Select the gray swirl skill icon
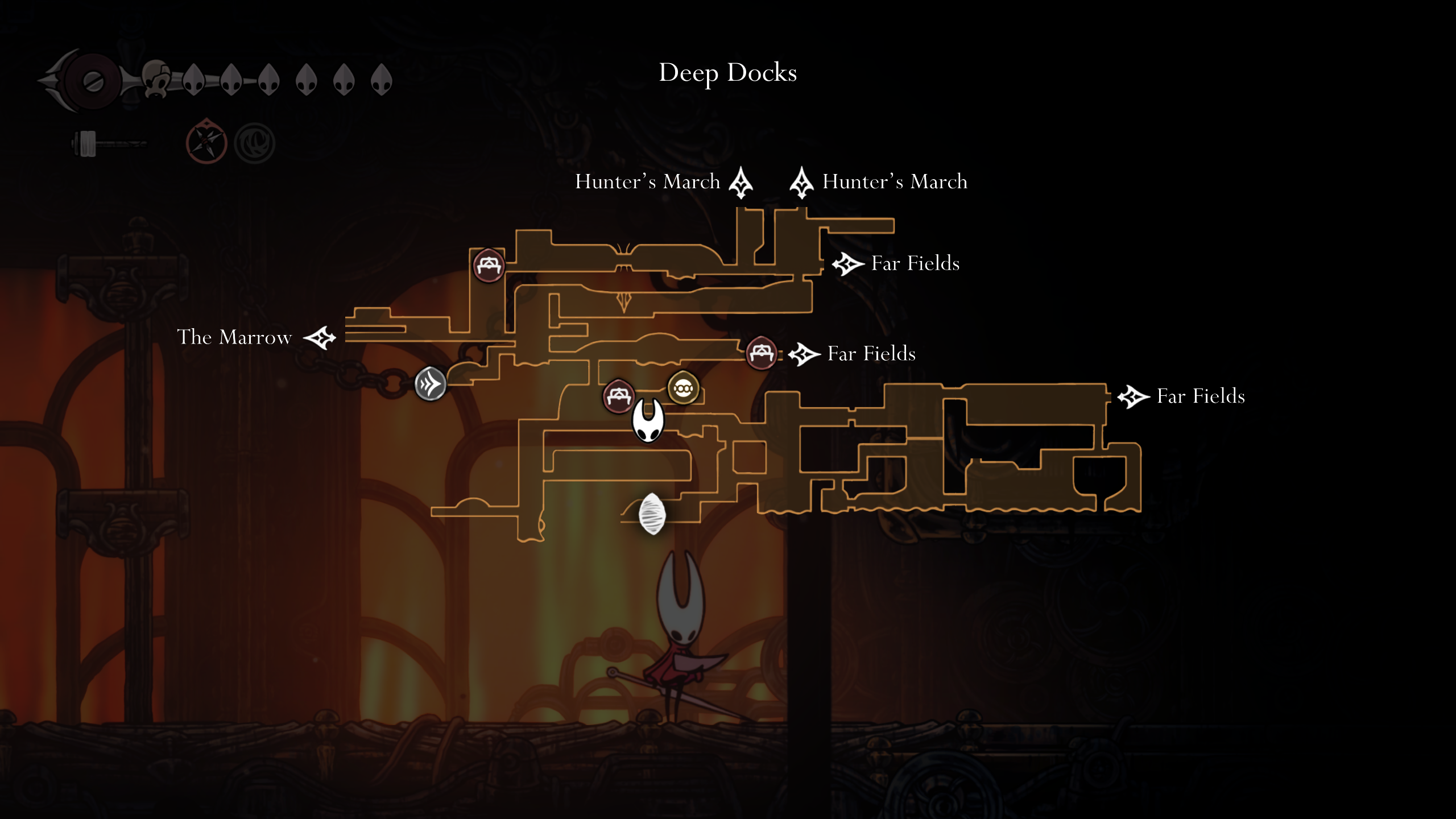 [x=255, y=143]
